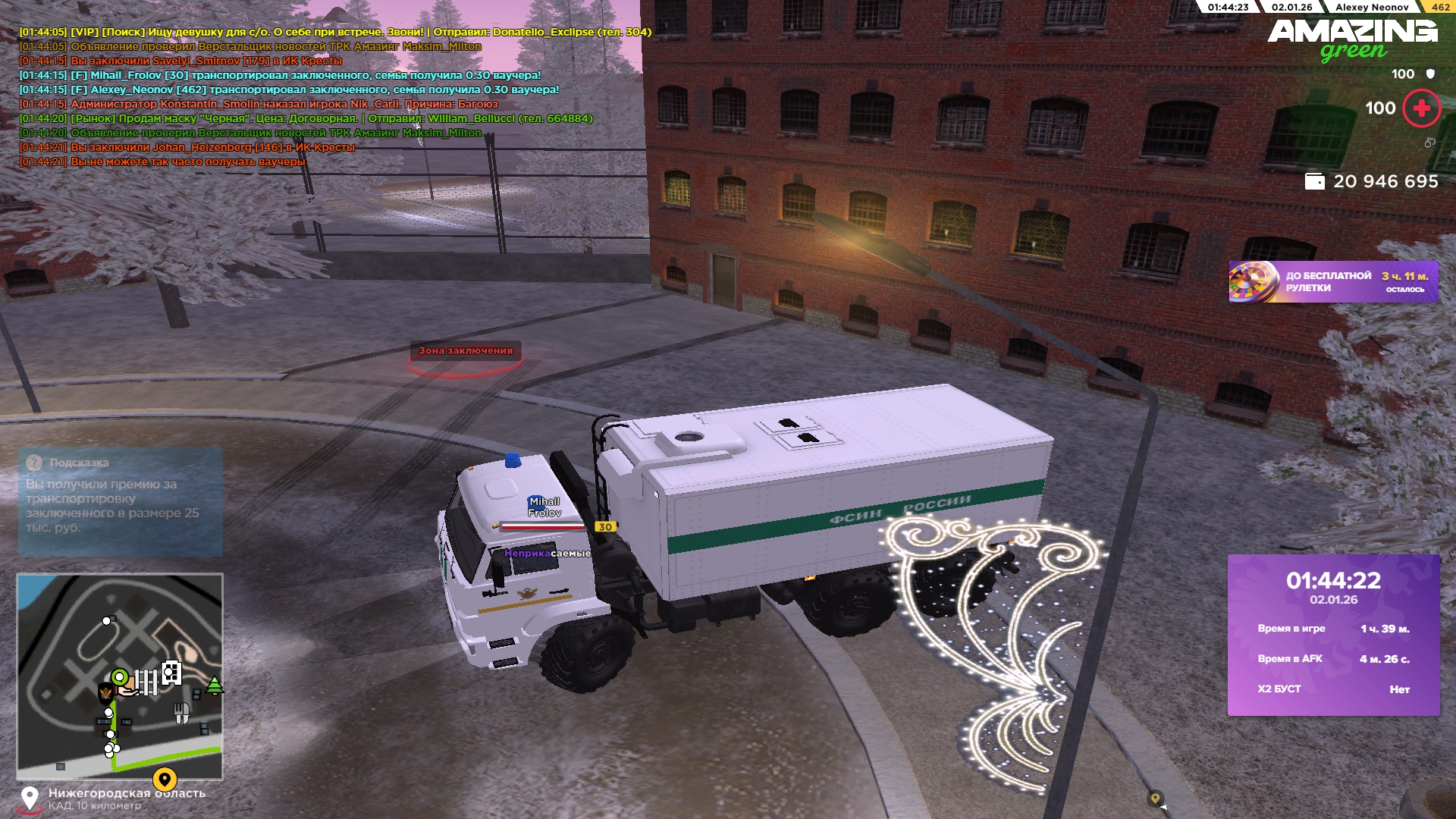Image resolution: width=1456 pixels, height=819 pixels.
Task: Select the eagle emblem marker on the minimap
Action: point(106,692)
